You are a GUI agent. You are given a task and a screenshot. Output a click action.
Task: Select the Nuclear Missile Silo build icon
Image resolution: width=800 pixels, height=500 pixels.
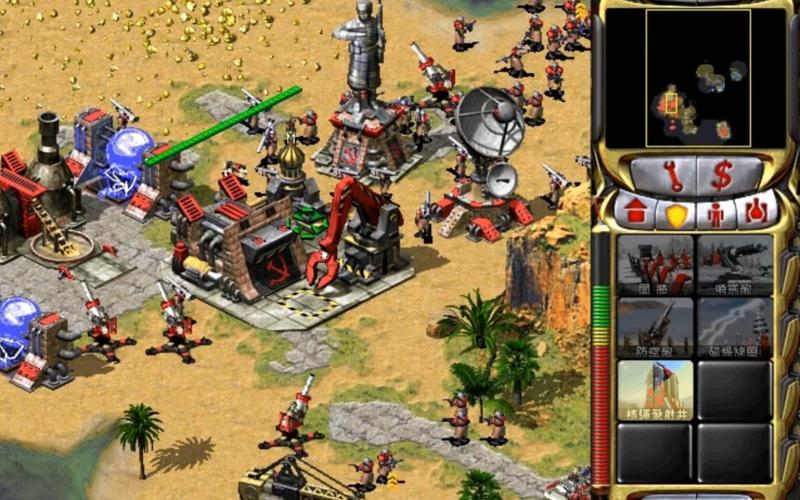point(655,390)
